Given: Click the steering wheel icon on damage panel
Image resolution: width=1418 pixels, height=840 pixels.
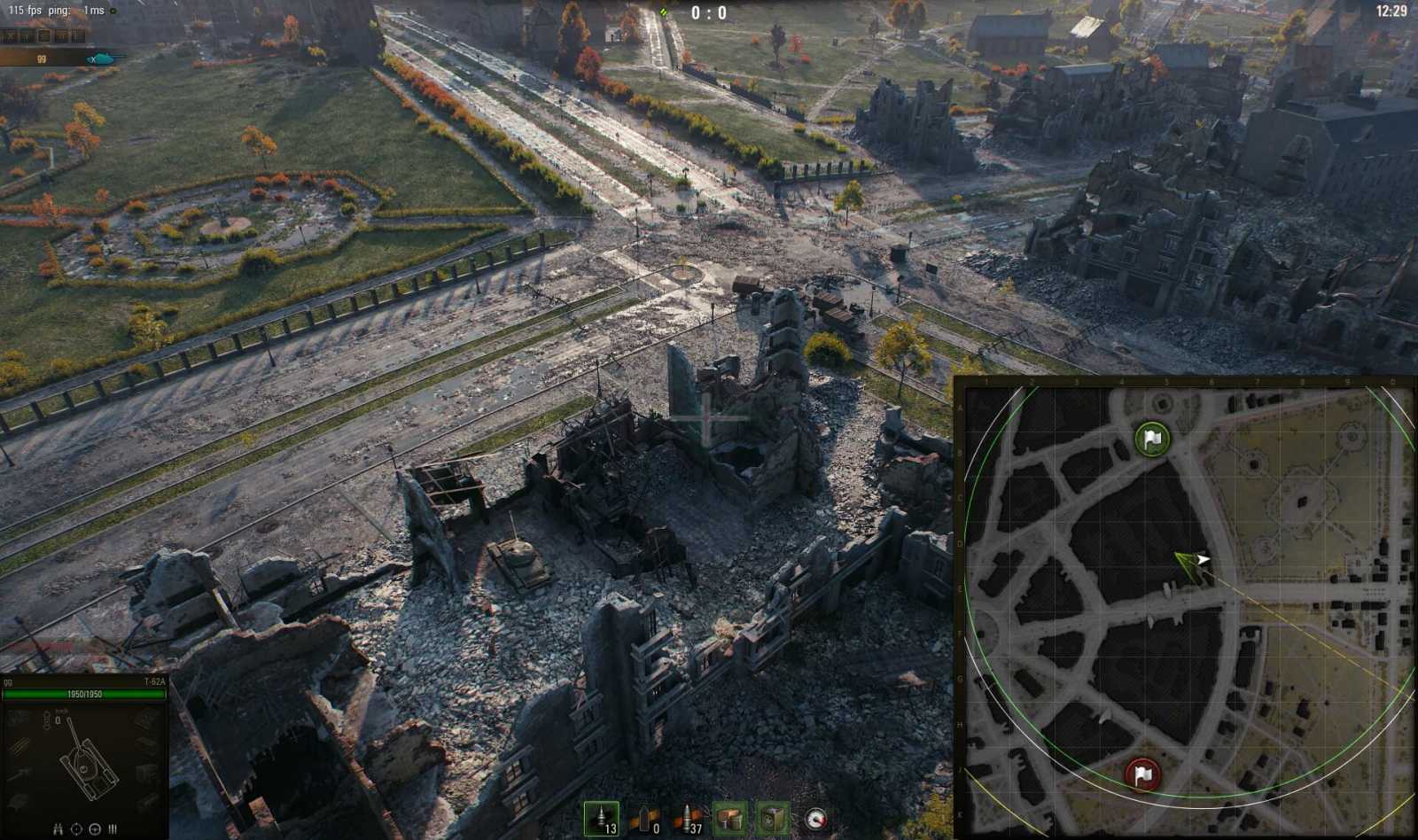Looking at the screenshot, I should 94,829.
